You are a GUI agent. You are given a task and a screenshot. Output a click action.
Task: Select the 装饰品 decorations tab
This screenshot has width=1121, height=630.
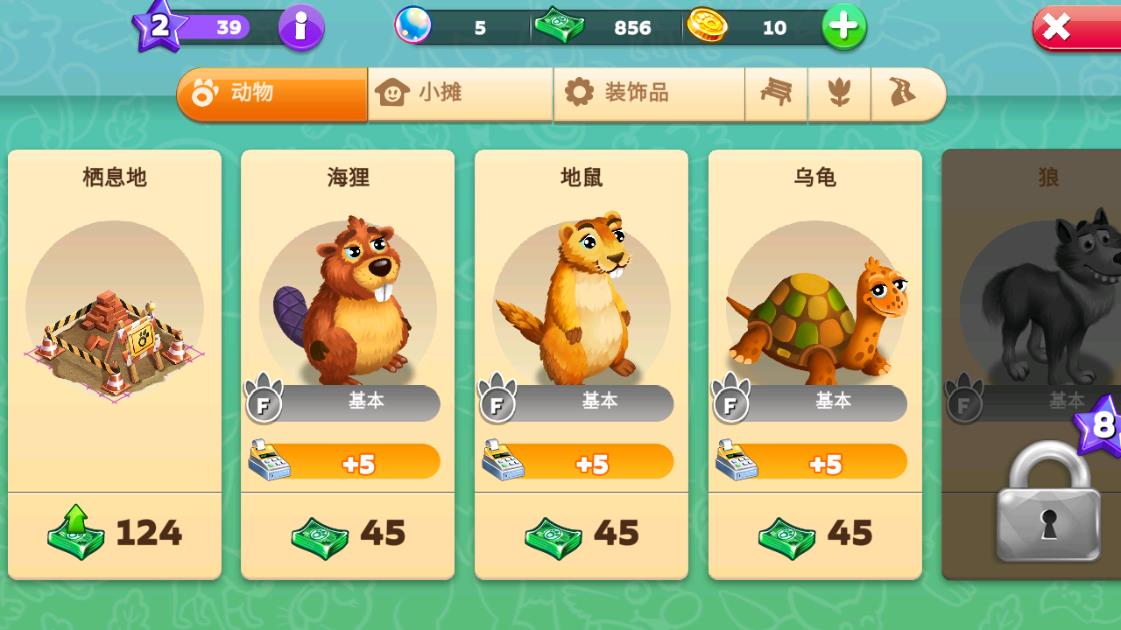coord(648,94)
